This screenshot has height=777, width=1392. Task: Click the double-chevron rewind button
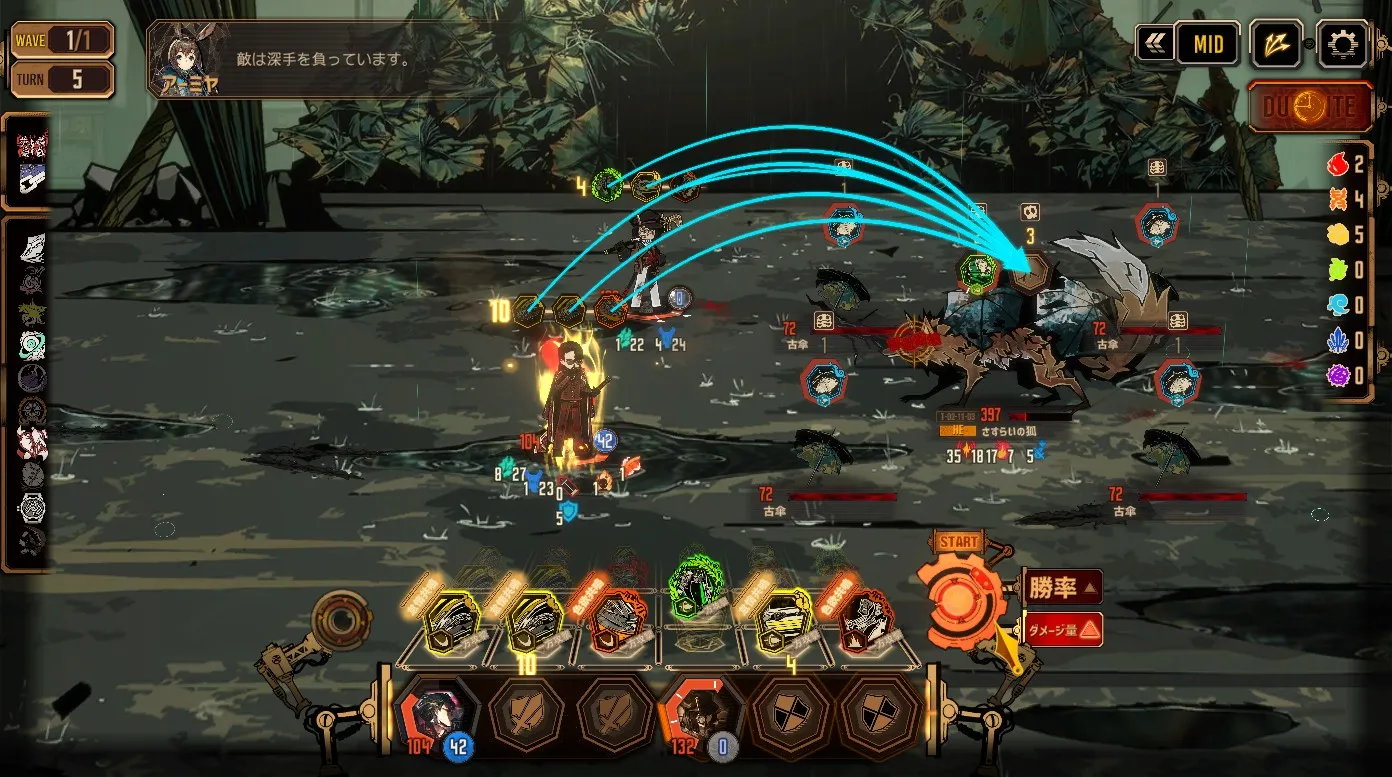[x=1155, y=43]
